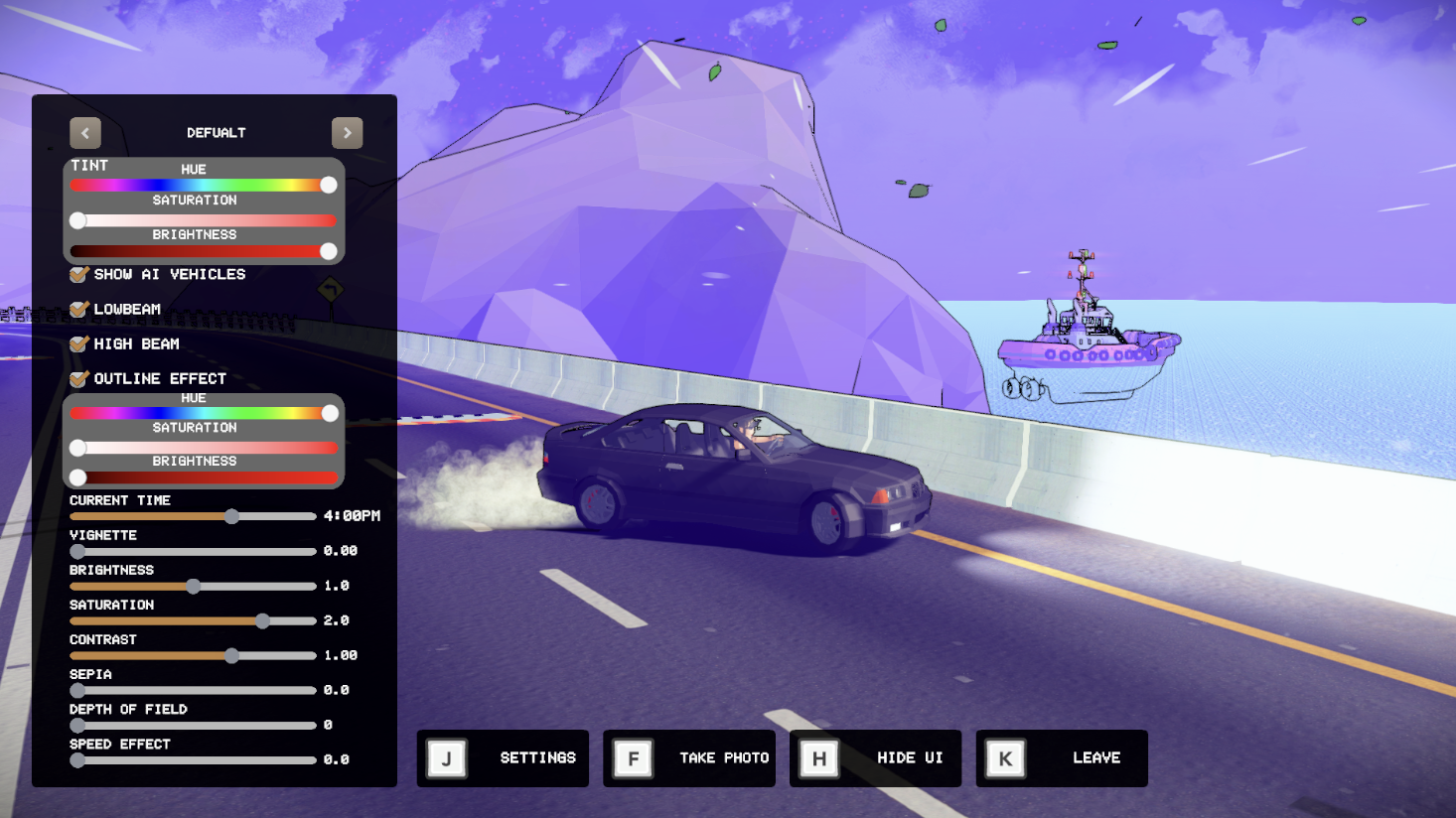1456x818 pixels.
Task: Click the H key icon beside Hide UI
Action: (x=818, y=757)
